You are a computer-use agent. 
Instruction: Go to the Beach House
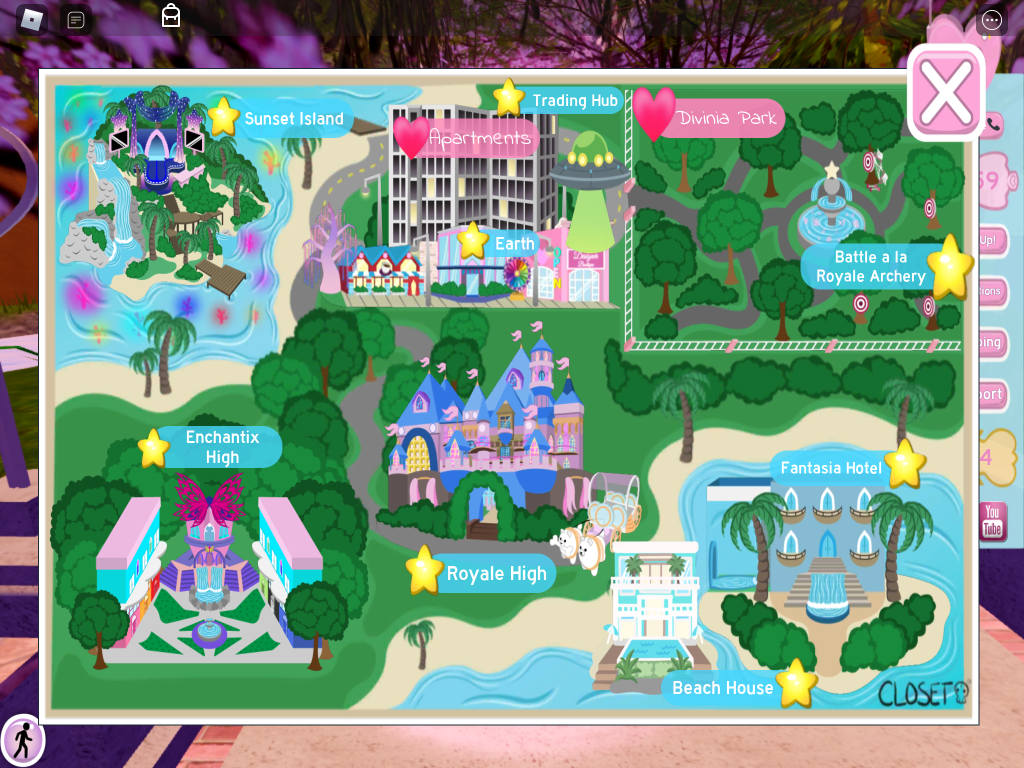tap(722, 687)
